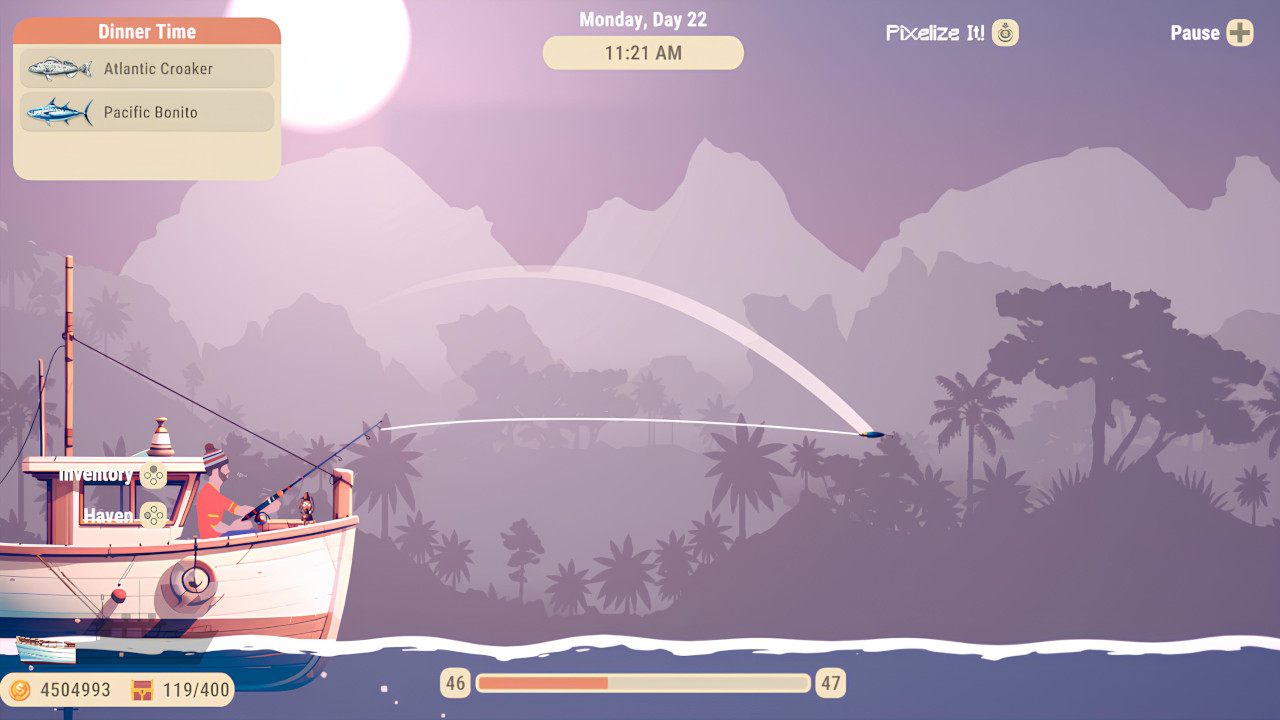Click the Atlantic Croaker fish icon
The height and width of the screenshot is (720, 1280).
pos(58,68)
